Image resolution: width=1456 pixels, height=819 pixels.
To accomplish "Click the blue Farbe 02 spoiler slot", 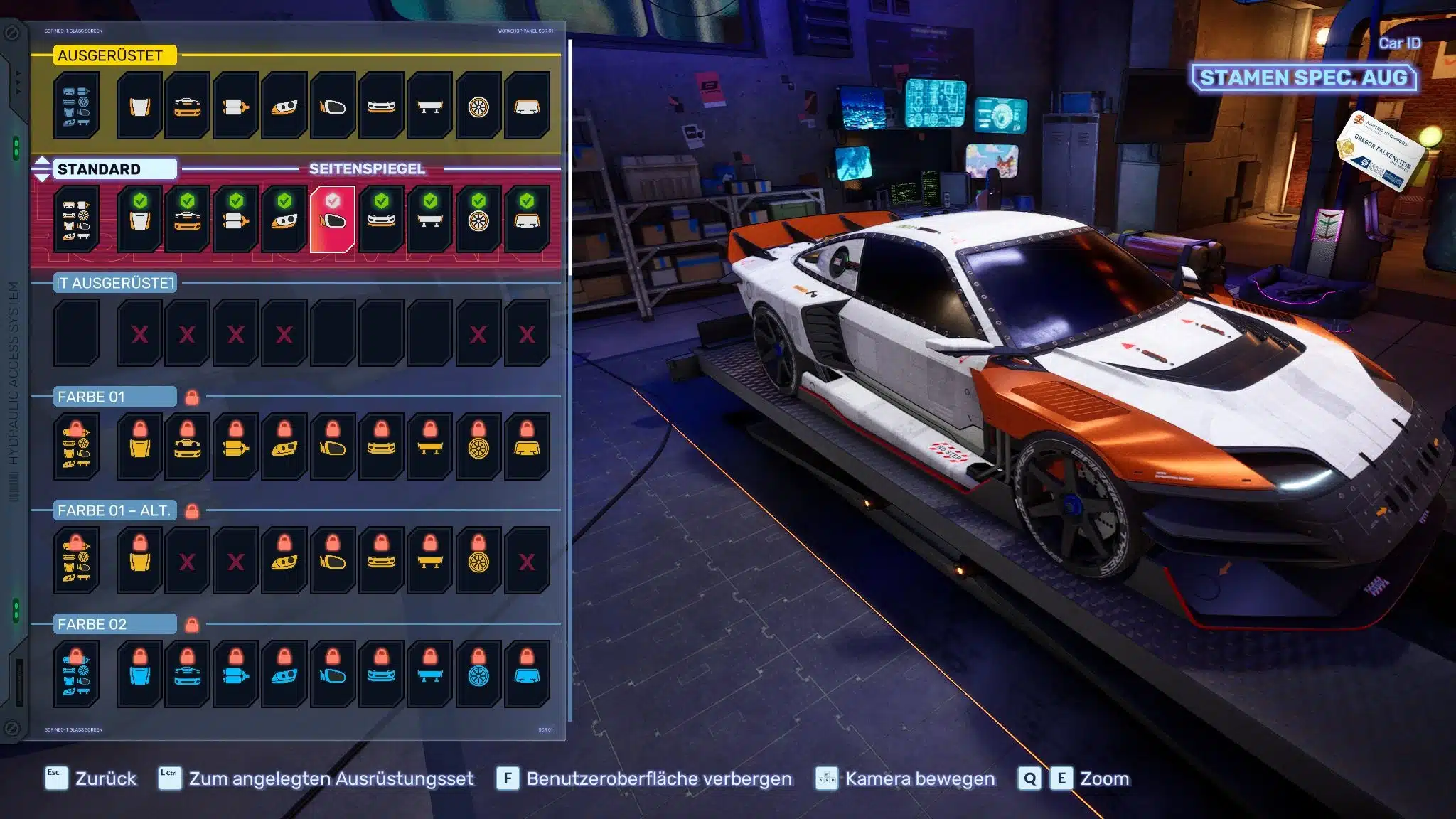I will pyautogui.click(x=430, y=674).
